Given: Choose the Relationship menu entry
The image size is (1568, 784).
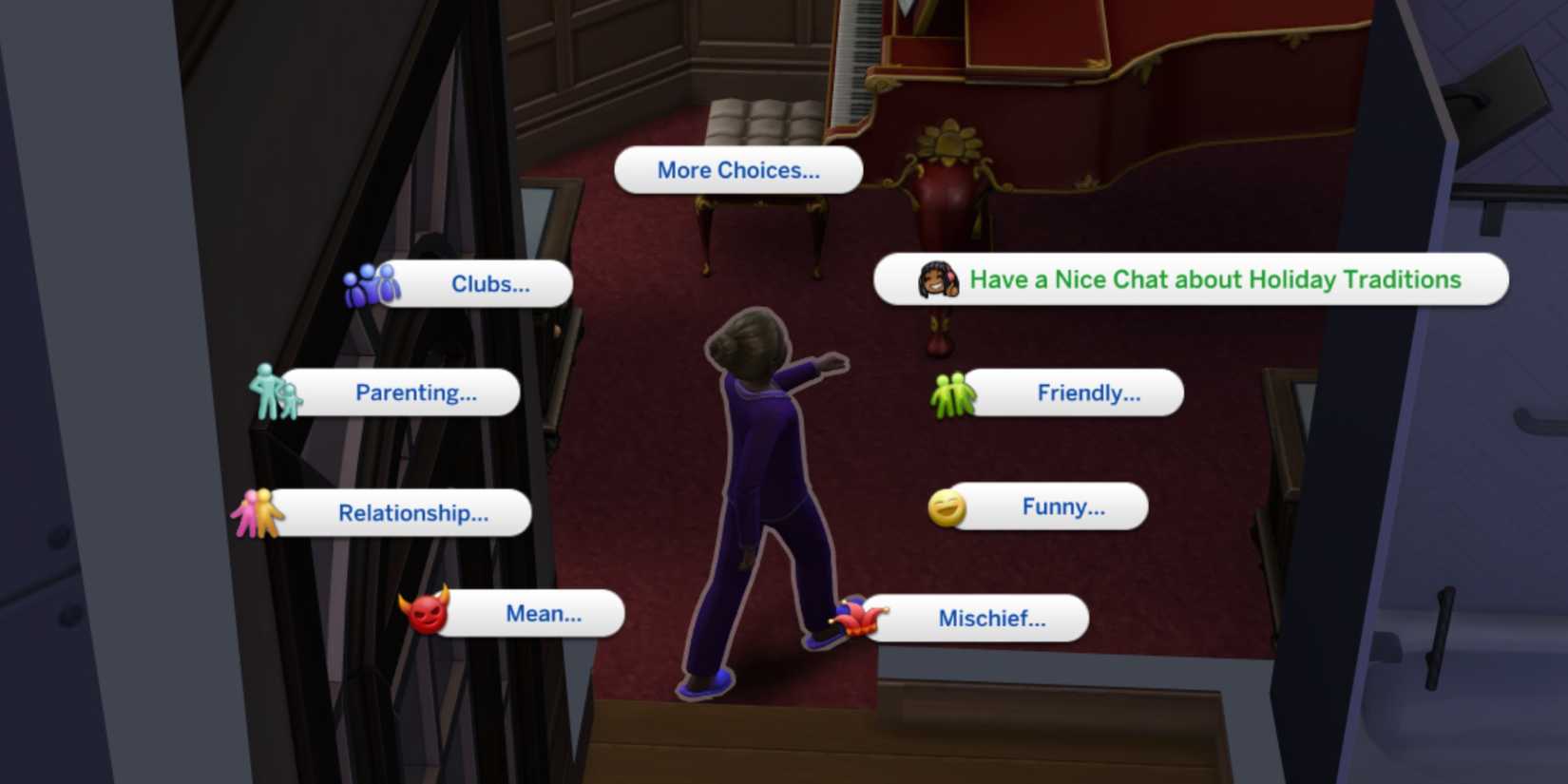Looking at the screenshot, I should coord(411,513).
